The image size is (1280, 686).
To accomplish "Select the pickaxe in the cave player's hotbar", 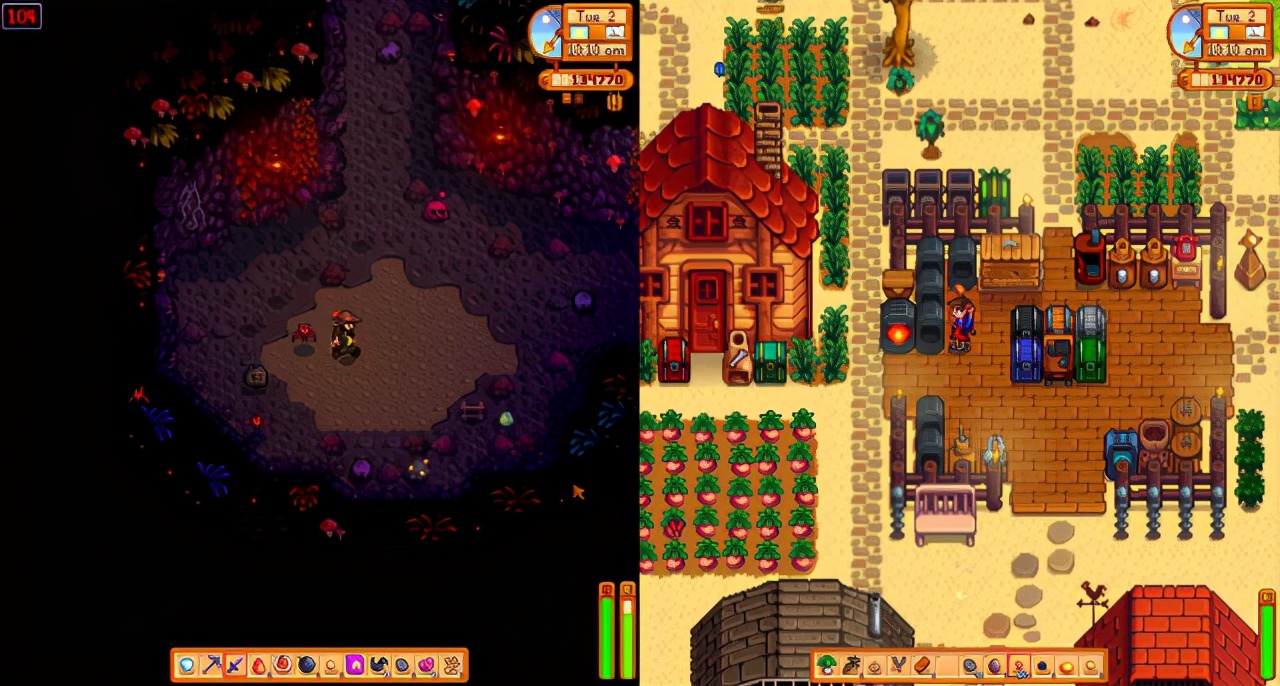I will click(210, 665).
